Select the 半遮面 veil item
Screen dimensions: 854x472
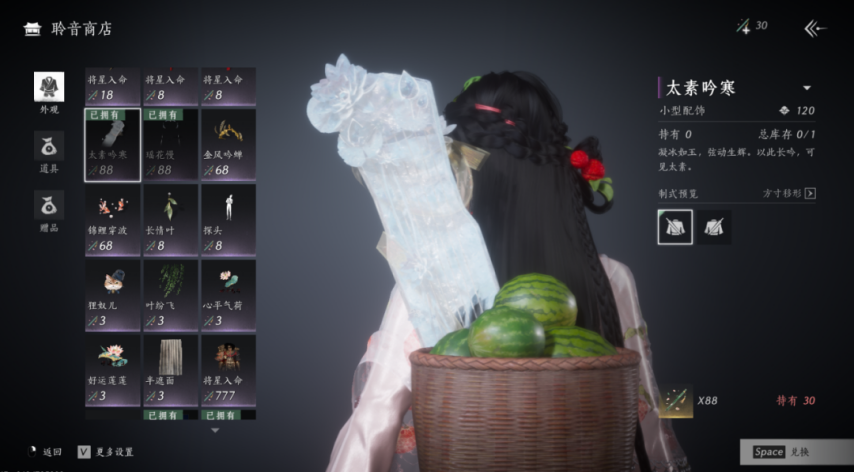(169, 370)
